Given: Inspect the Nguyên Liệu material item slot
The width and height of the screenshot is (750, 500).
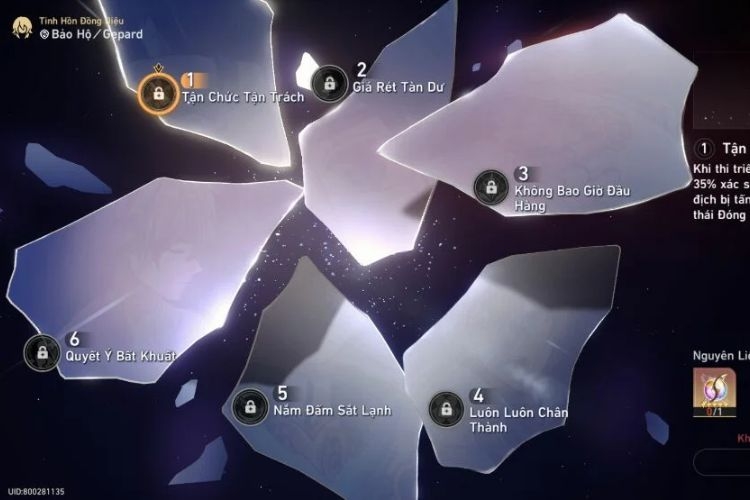Looking at the screenshot, I should point(711,391).
